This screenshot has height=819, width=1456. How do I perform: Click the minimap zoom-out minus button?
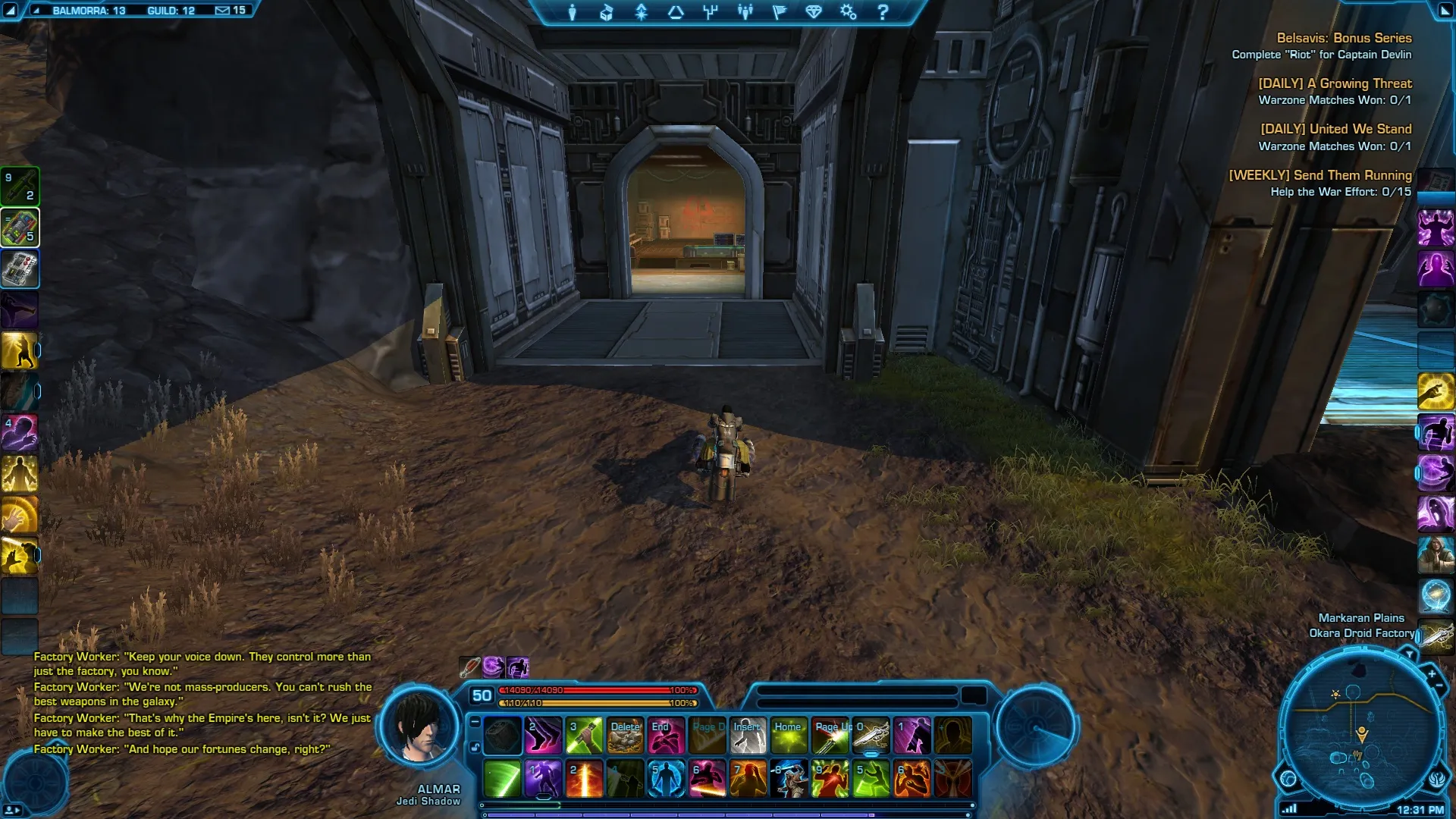tap(1439, 686)
